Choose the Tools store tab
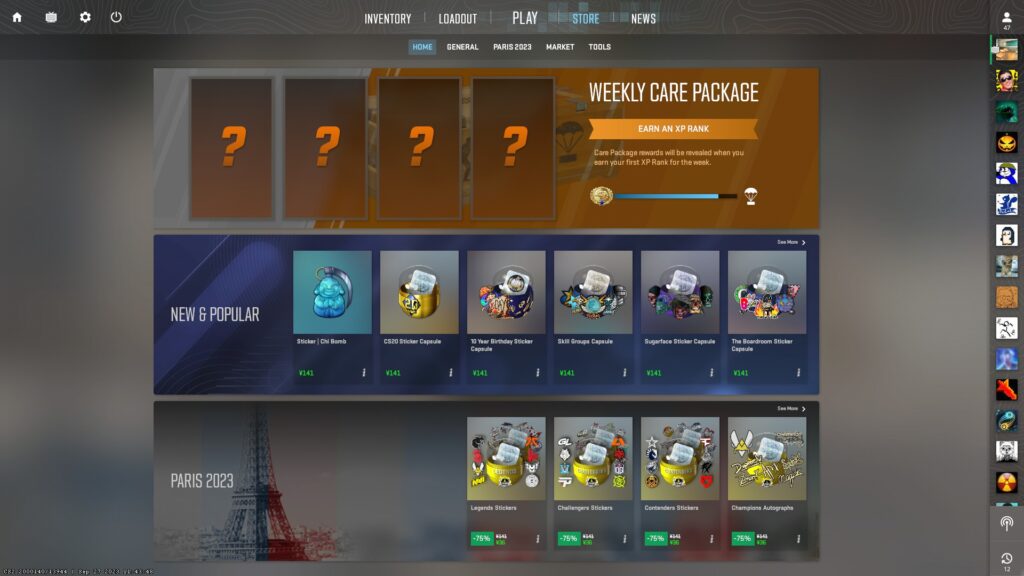Viewport: 1024px width, 576px height. pos(599,47)
